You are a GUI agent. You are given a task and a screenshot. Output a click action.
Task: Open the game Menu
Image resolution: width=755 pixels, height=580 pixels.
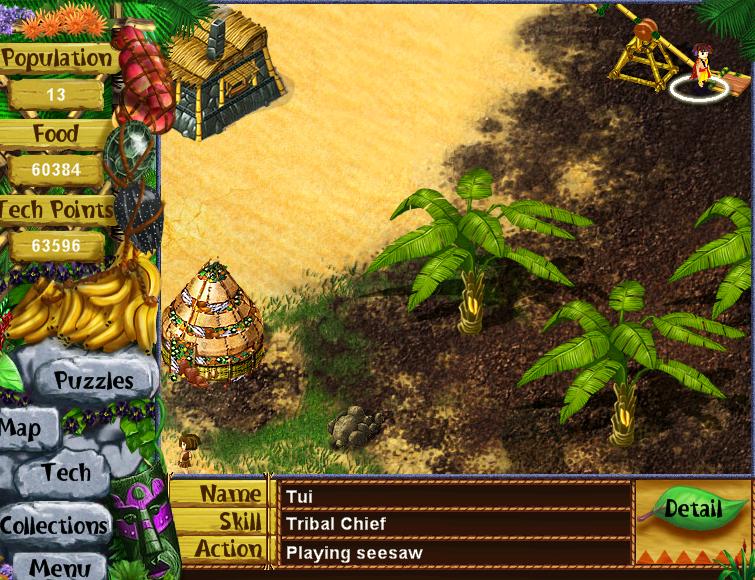(59, 567)
